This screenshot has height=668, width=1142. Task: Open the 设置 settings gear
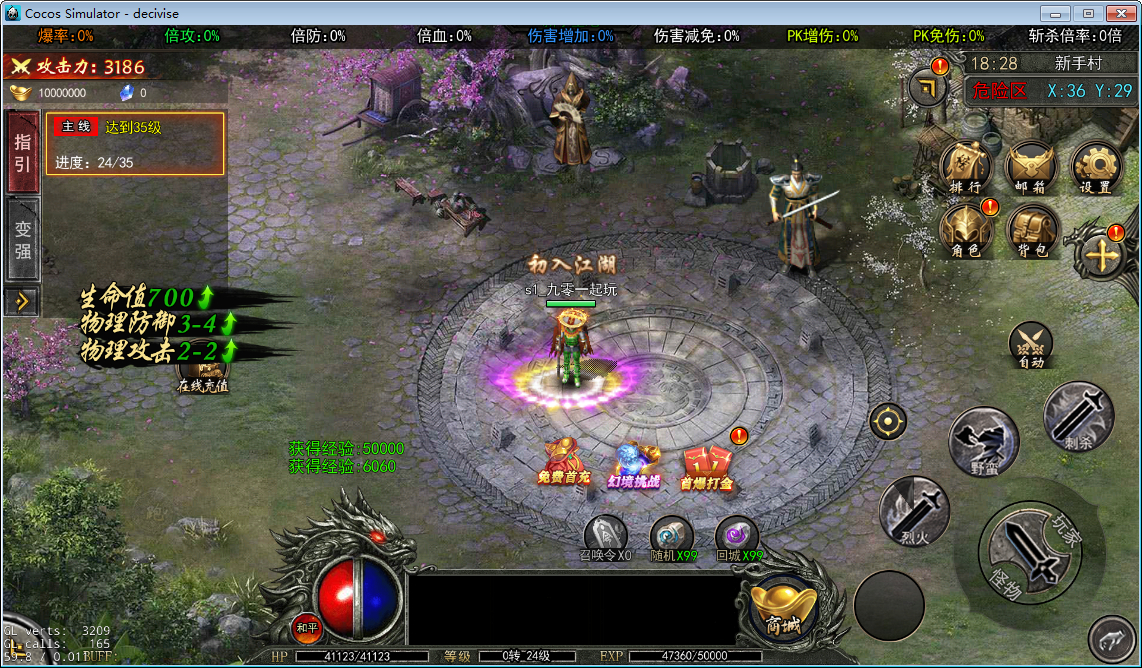1095,166
